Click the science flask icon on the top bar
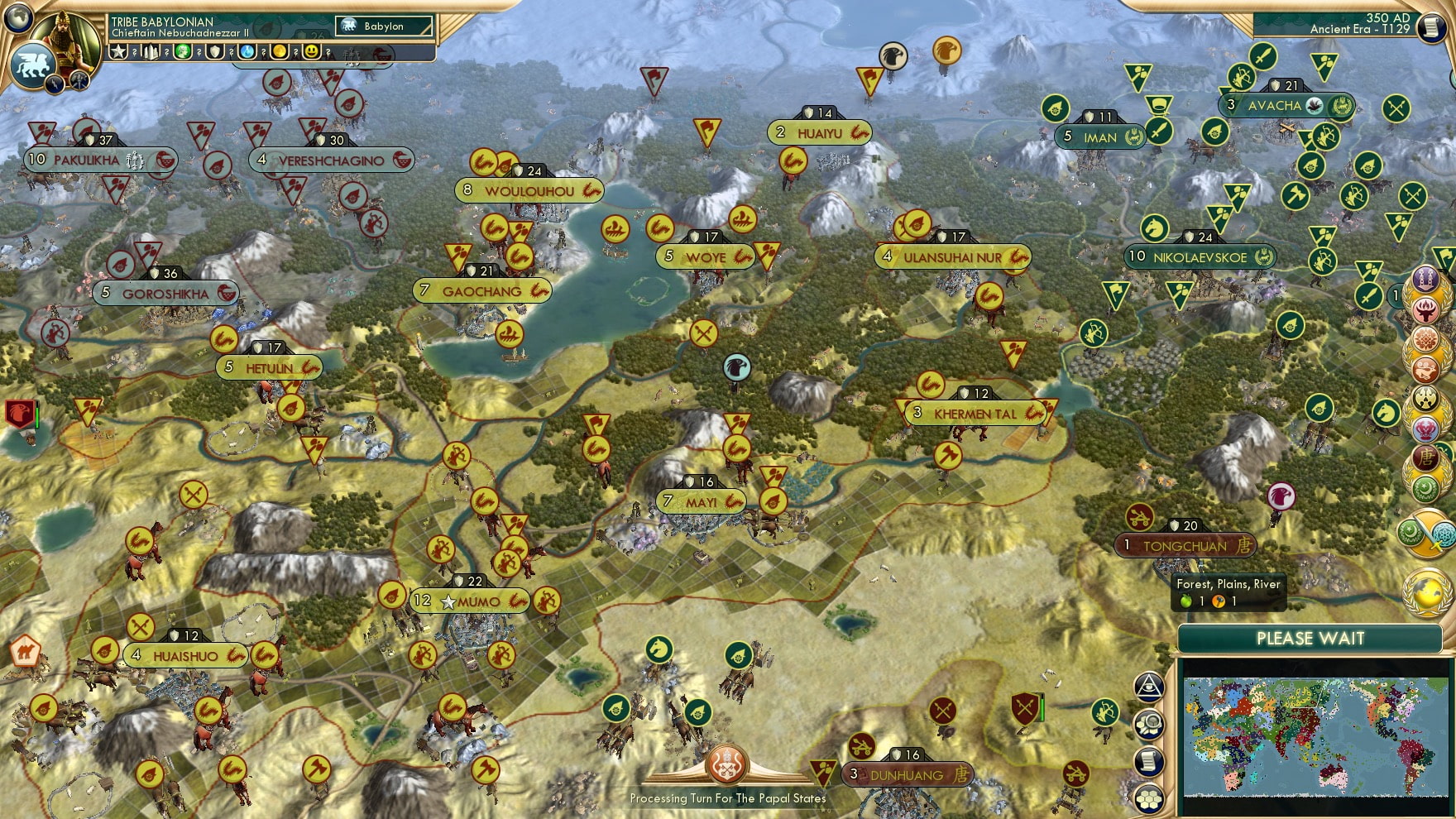The height and width of the screenshot is (819, 1456). (x=247, y=51)
